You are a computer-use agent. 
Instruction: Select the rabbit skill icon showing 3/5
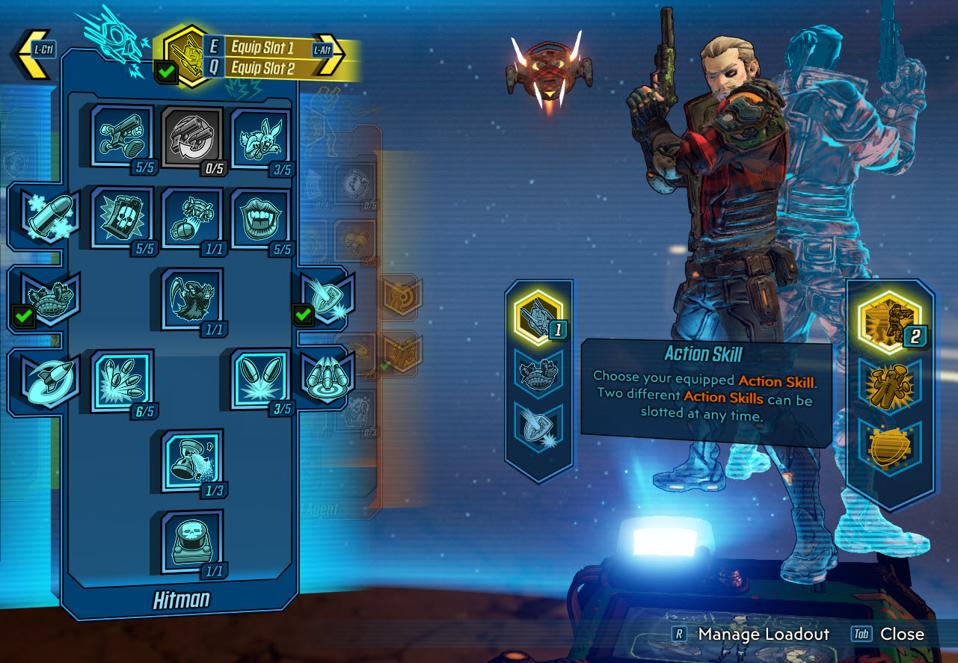point(262,137)
